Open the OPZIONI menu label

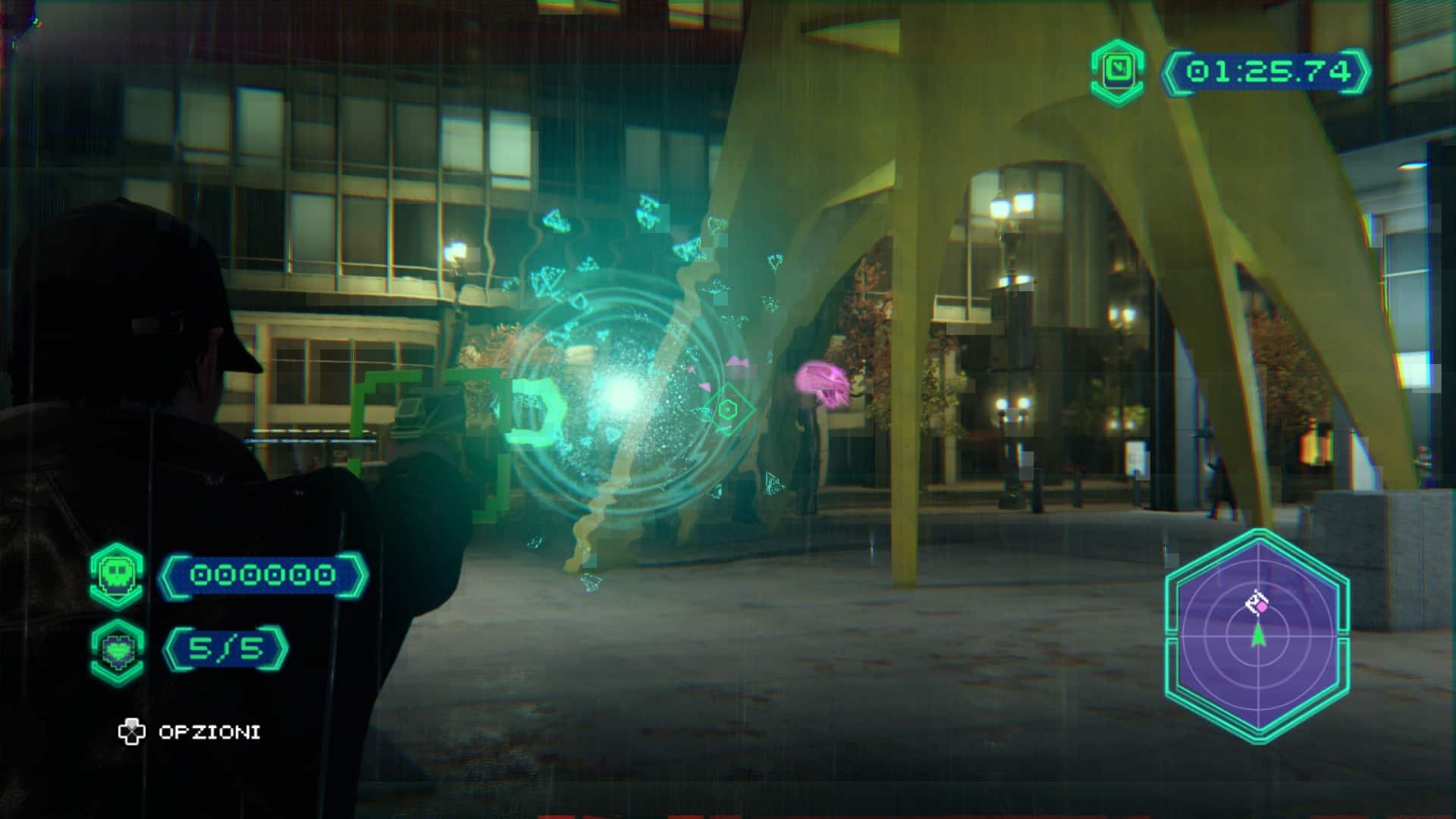coord(209,732)
